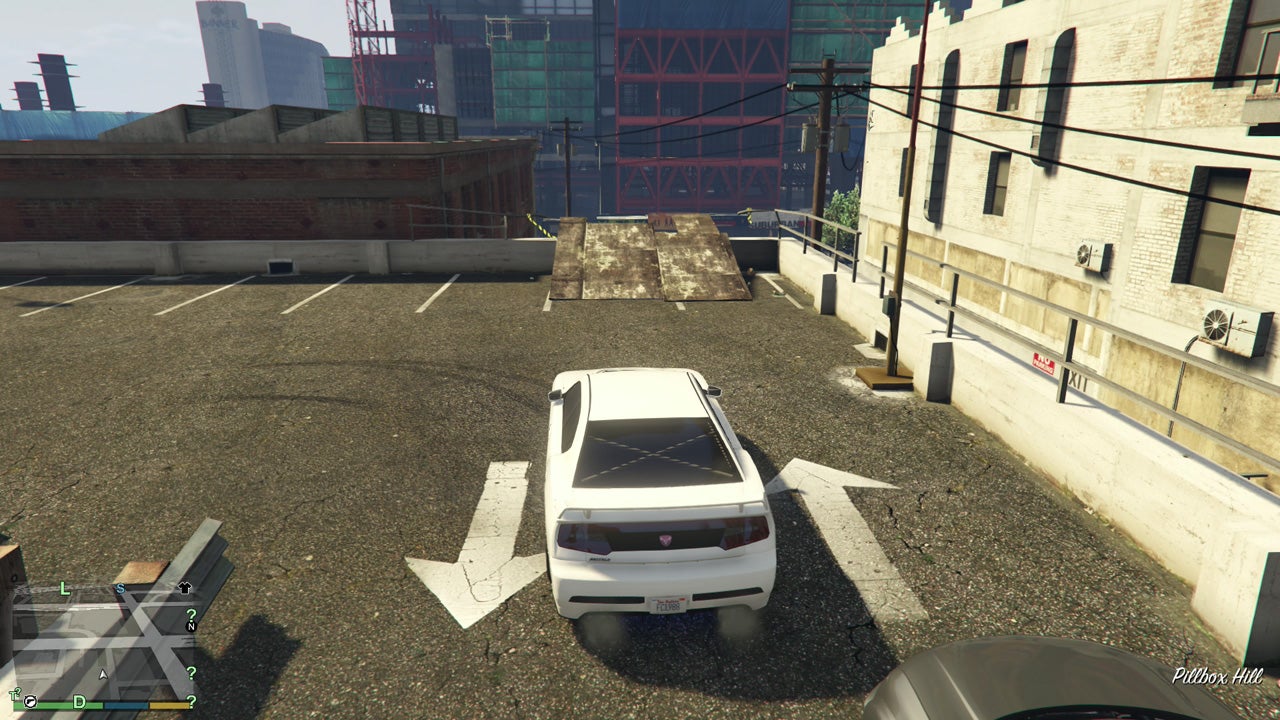Click the green D letter blip
The image size is (1280, 720).
pyautogui.click(x=81, y=701)
